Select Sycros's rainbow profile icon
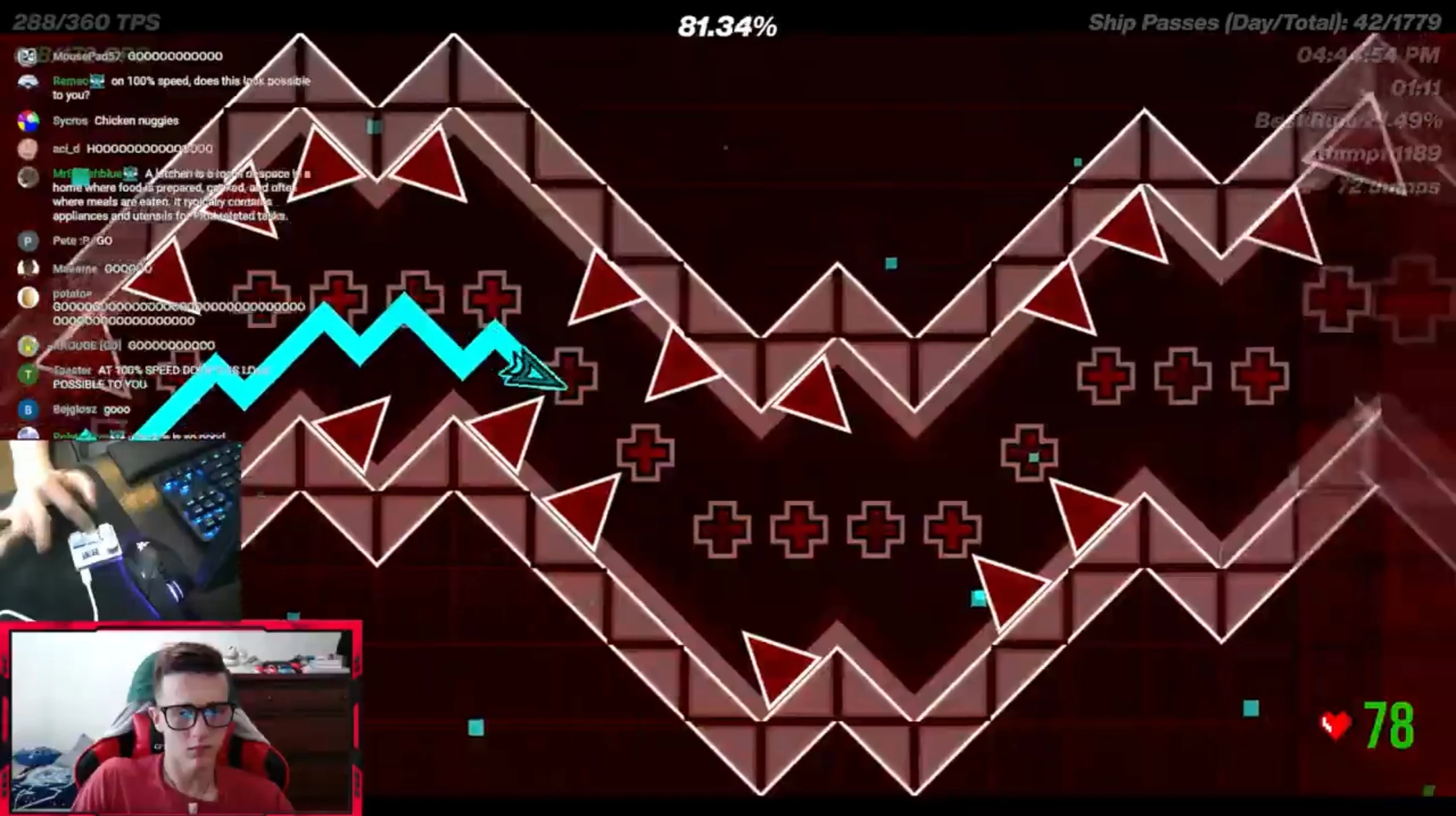Viewport: 1456px width, 816px height. point(28,121)
